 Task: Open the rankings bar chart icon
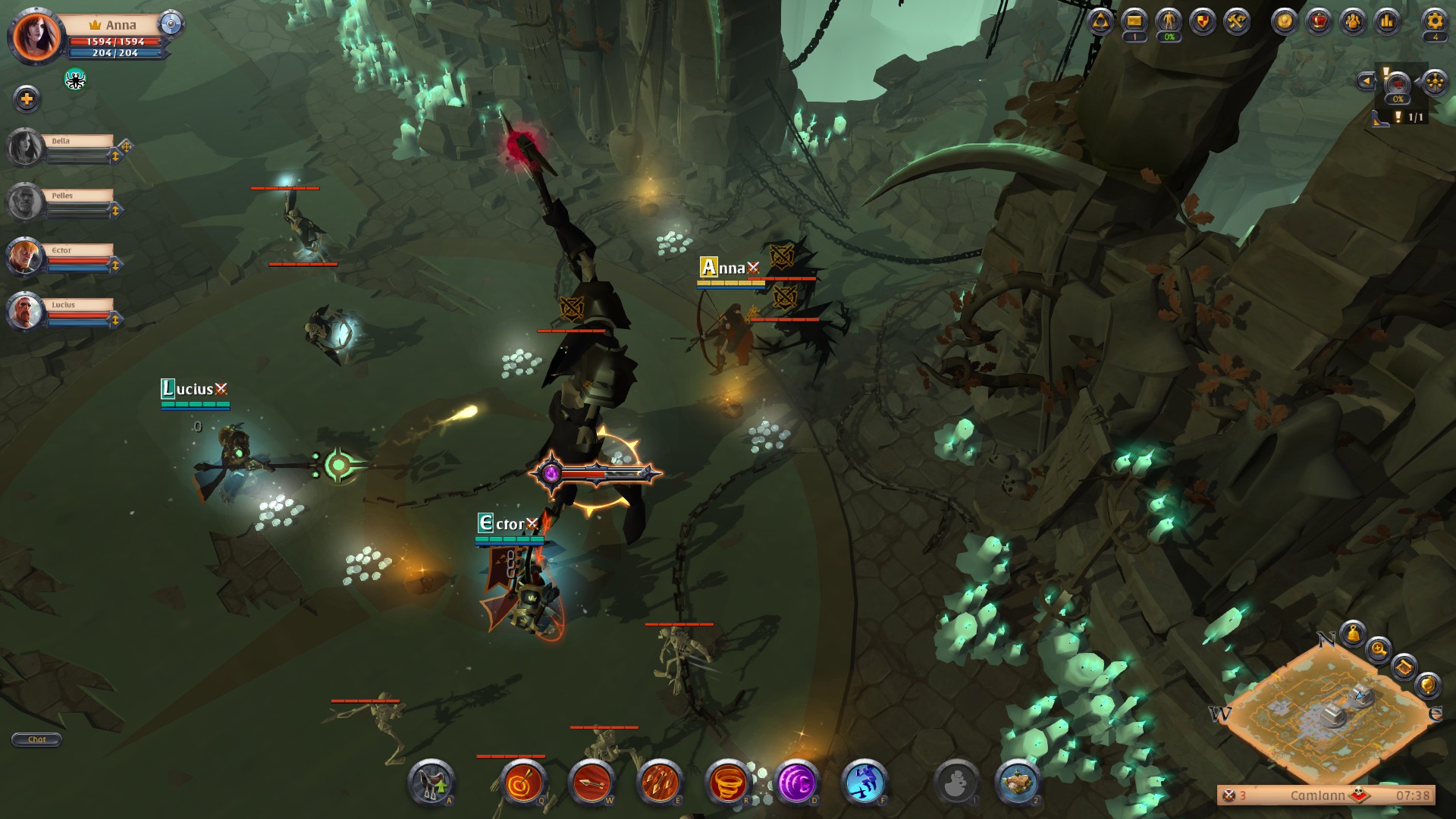click(x=1387, y=21)
